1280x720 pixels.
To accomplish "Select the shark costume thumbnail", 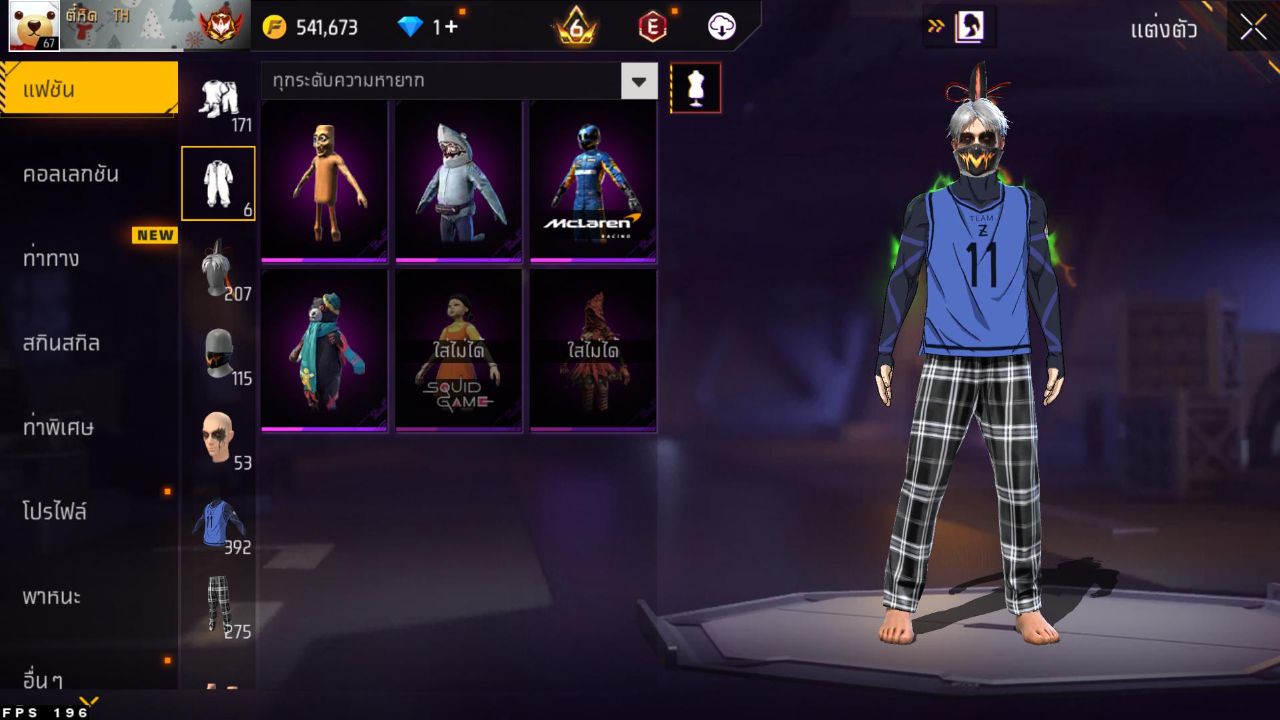I will pos(458,180).
